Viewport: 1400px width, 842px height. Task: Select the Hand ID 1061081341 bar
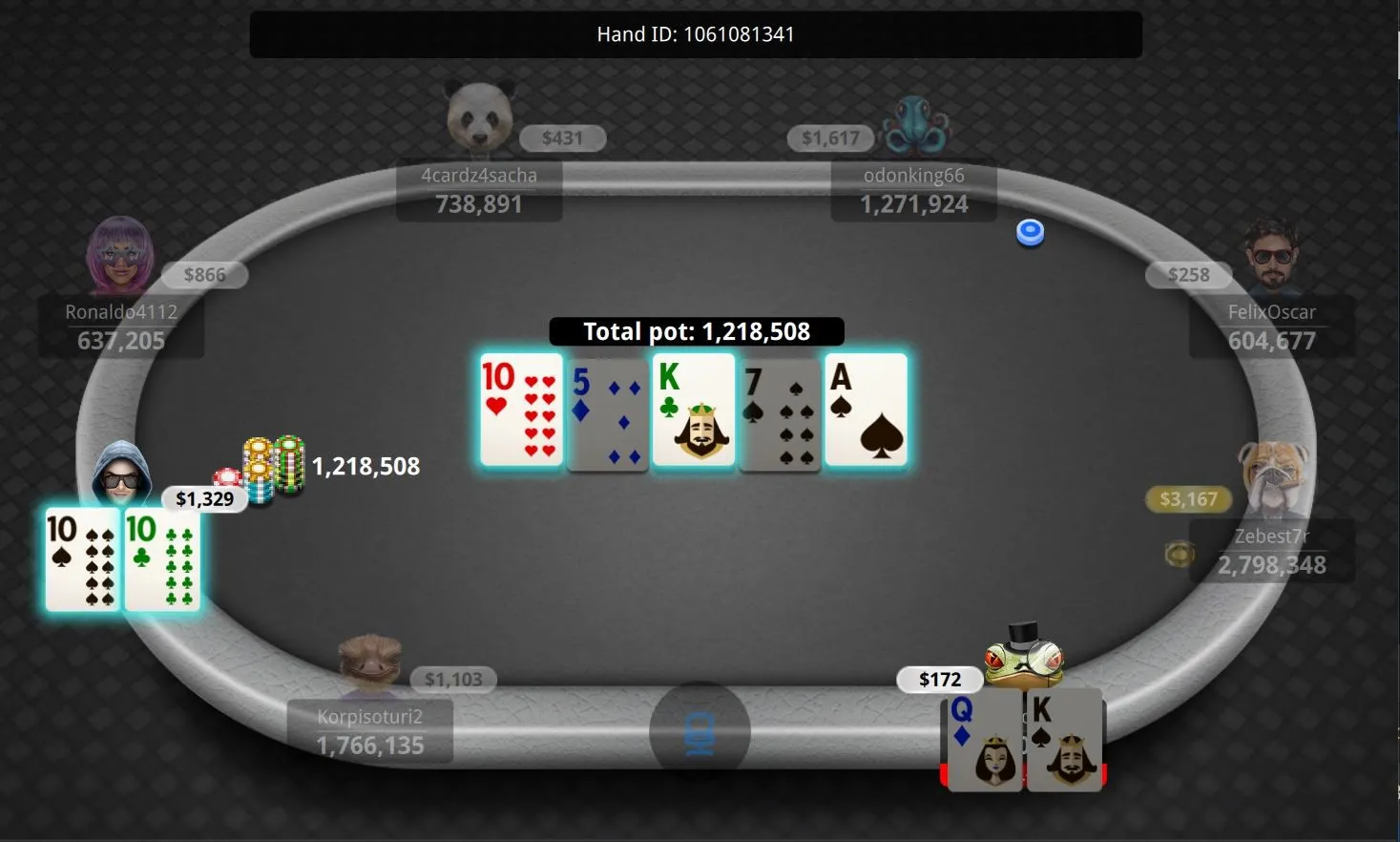coord(696,34)
